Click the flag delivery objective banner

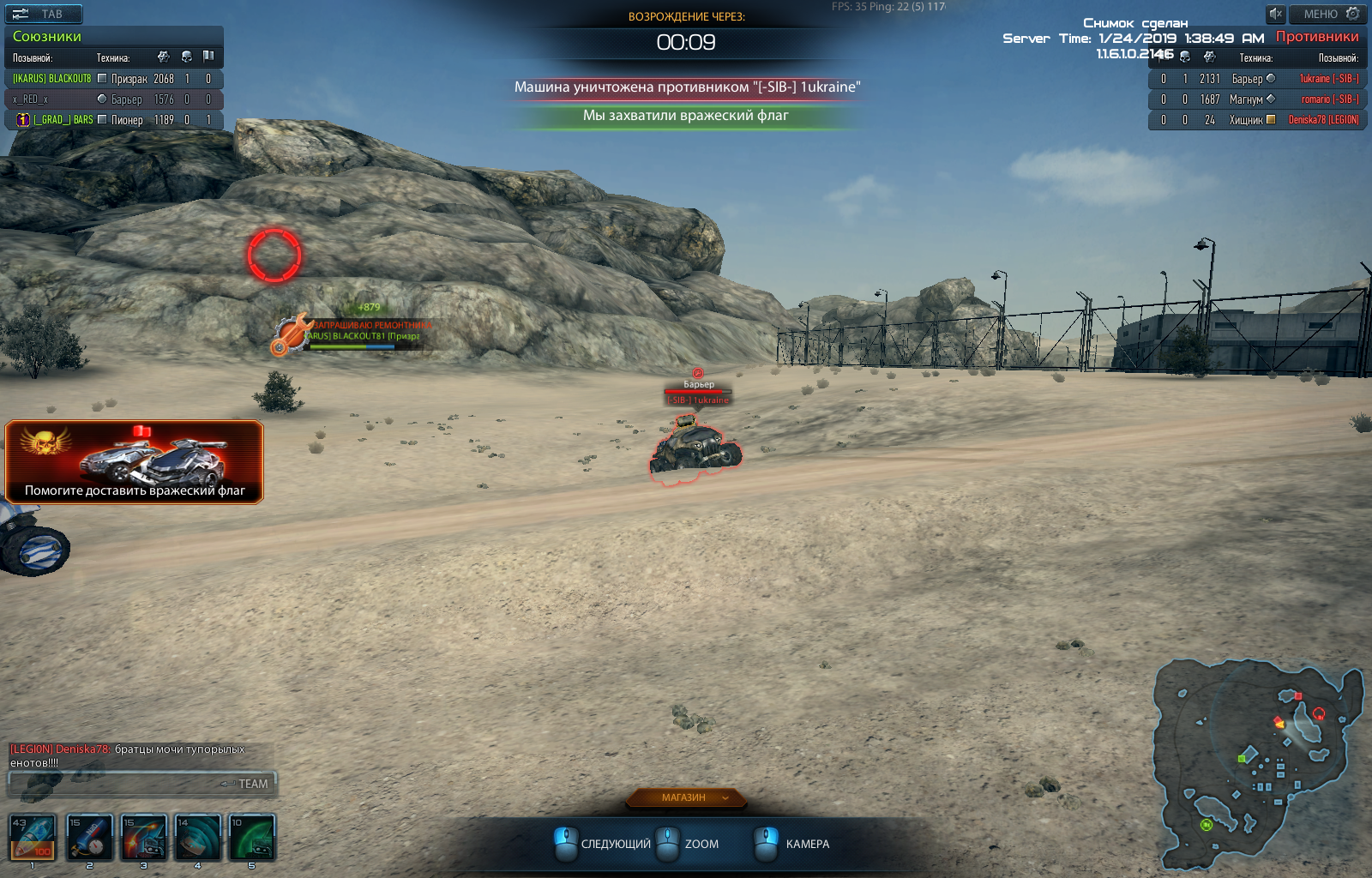point(135,461)
